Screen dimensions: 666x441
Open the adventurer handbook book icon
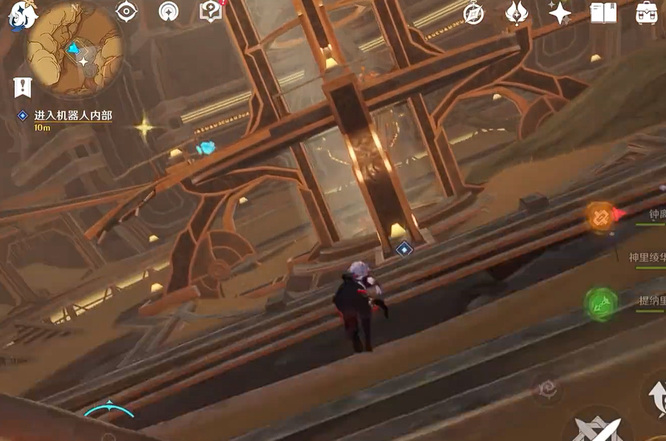coord(603,12)
